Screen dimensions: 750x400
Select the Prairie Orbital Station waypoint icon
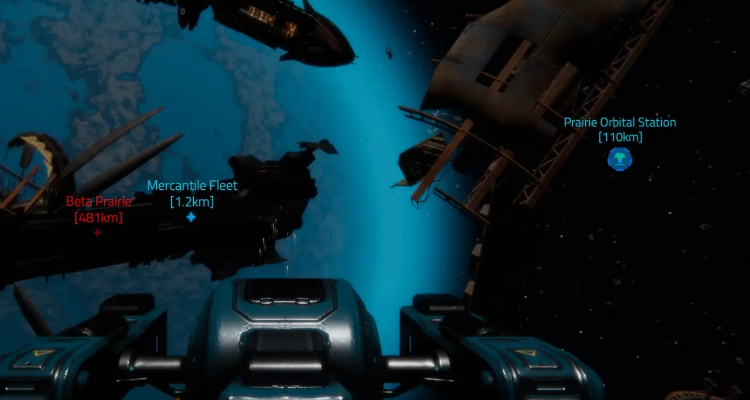pyautogui.click(x=620, y=157)
